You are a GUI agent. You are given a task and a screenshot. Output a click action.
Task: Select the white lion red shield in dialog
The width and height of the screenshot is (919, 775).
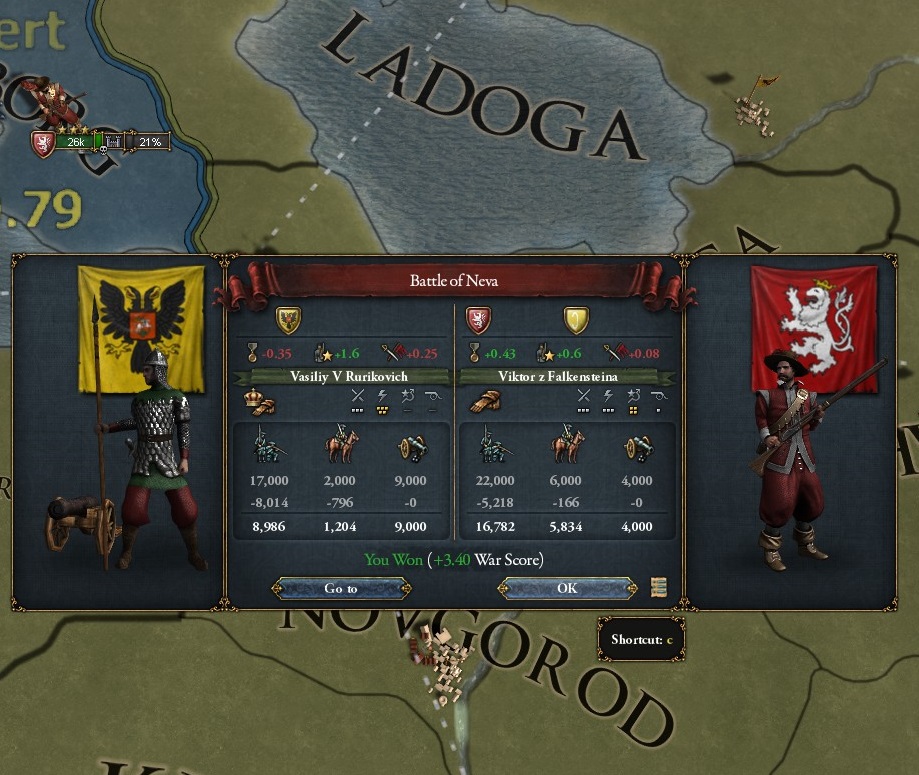click(x=479, y=320)
